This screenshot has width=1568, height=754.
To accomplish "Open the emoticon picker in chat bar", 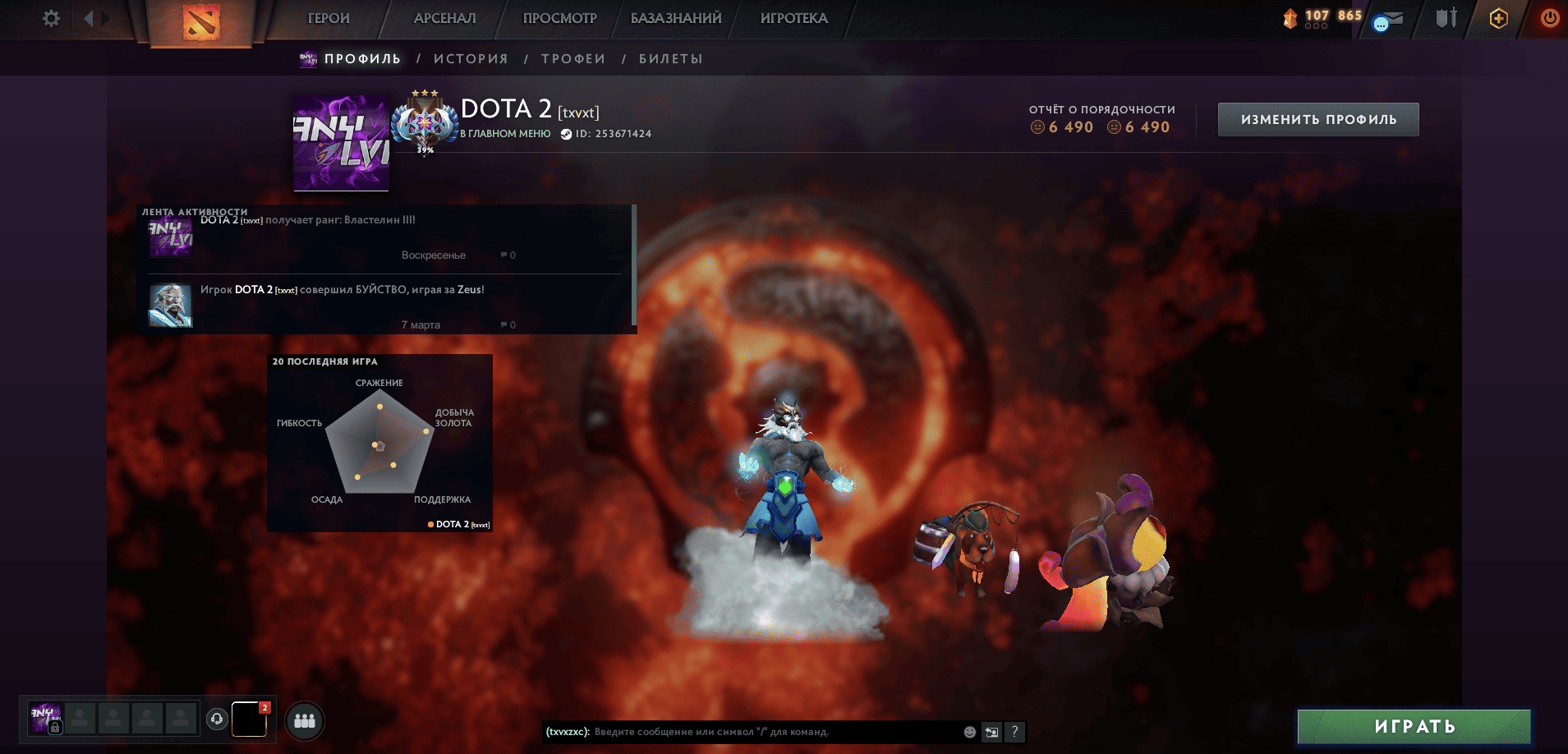I will pos(969,731).
